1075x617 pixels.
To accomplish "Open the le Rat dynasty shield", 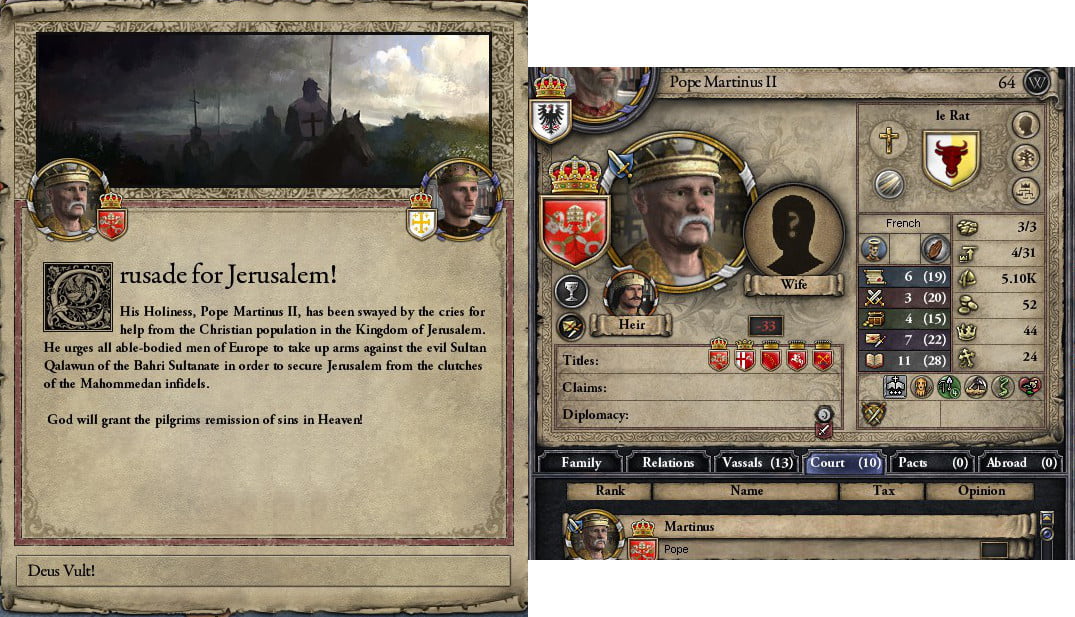I will tap(950, 160).
